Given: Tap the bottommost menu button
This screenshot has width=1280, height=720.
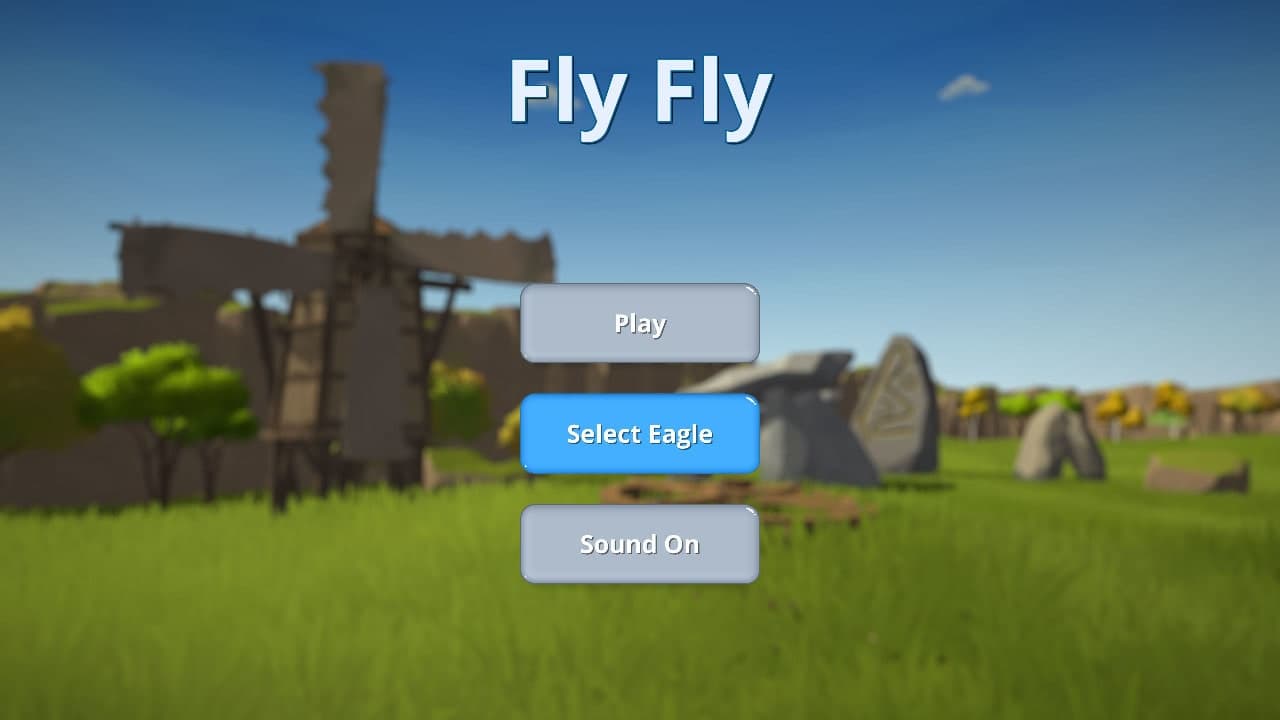Looking at the screenshot, I should pyautogui.click(x=639, y=543).
